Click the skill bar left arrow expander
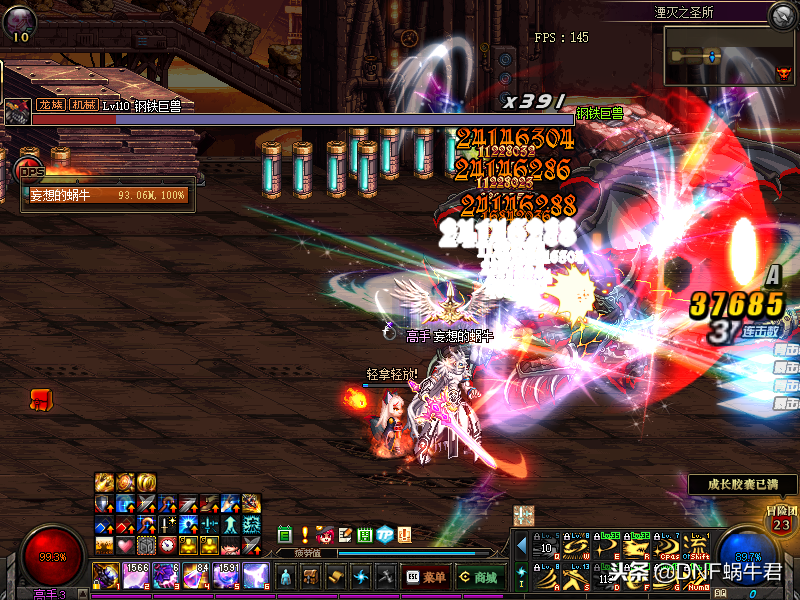This screenshot has width=800, height=600. [520, 548]
